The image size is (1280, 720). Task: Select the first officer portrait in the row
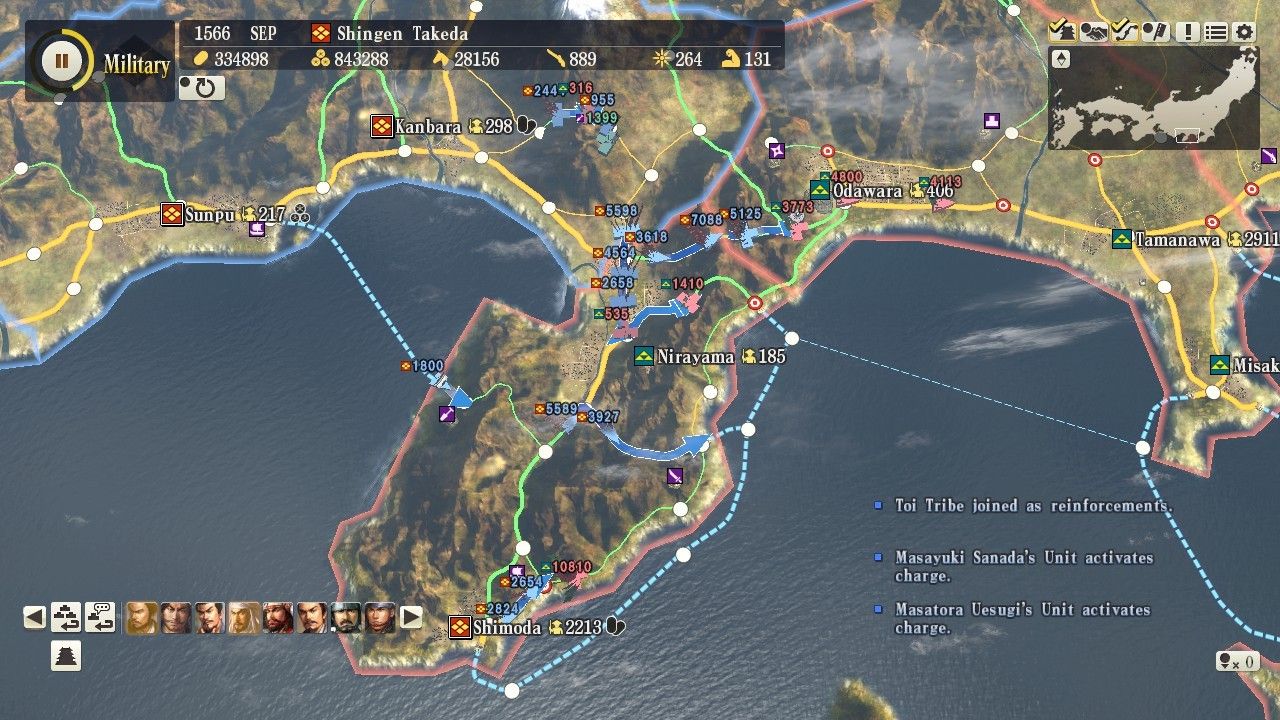142,617
